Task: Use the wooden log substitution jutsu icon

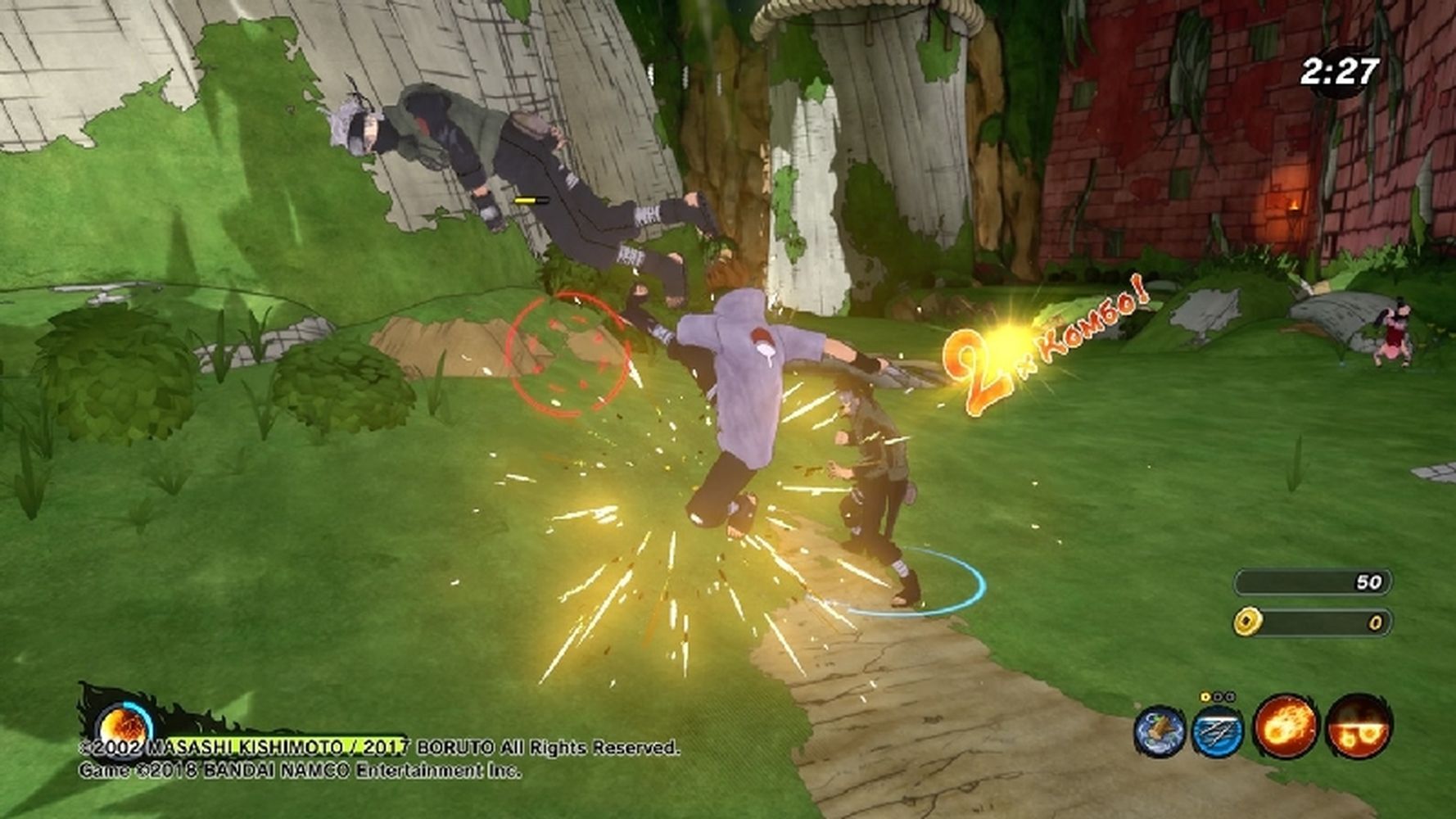Action: point(1160,730)
